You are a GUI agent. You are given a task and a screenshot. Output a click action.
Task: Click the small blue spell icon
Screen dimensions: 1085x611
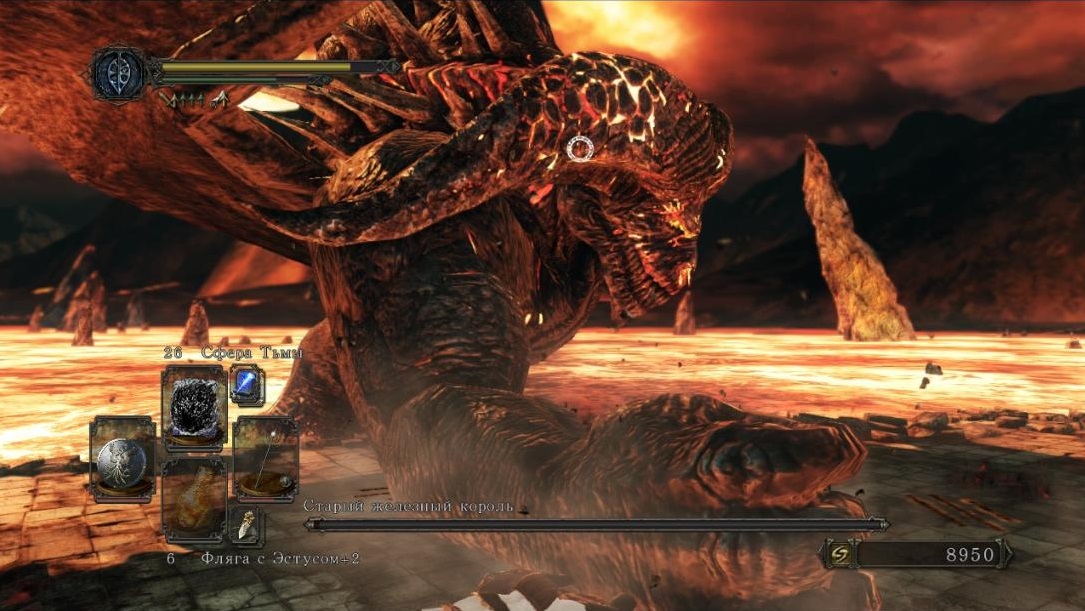(247, 384)
